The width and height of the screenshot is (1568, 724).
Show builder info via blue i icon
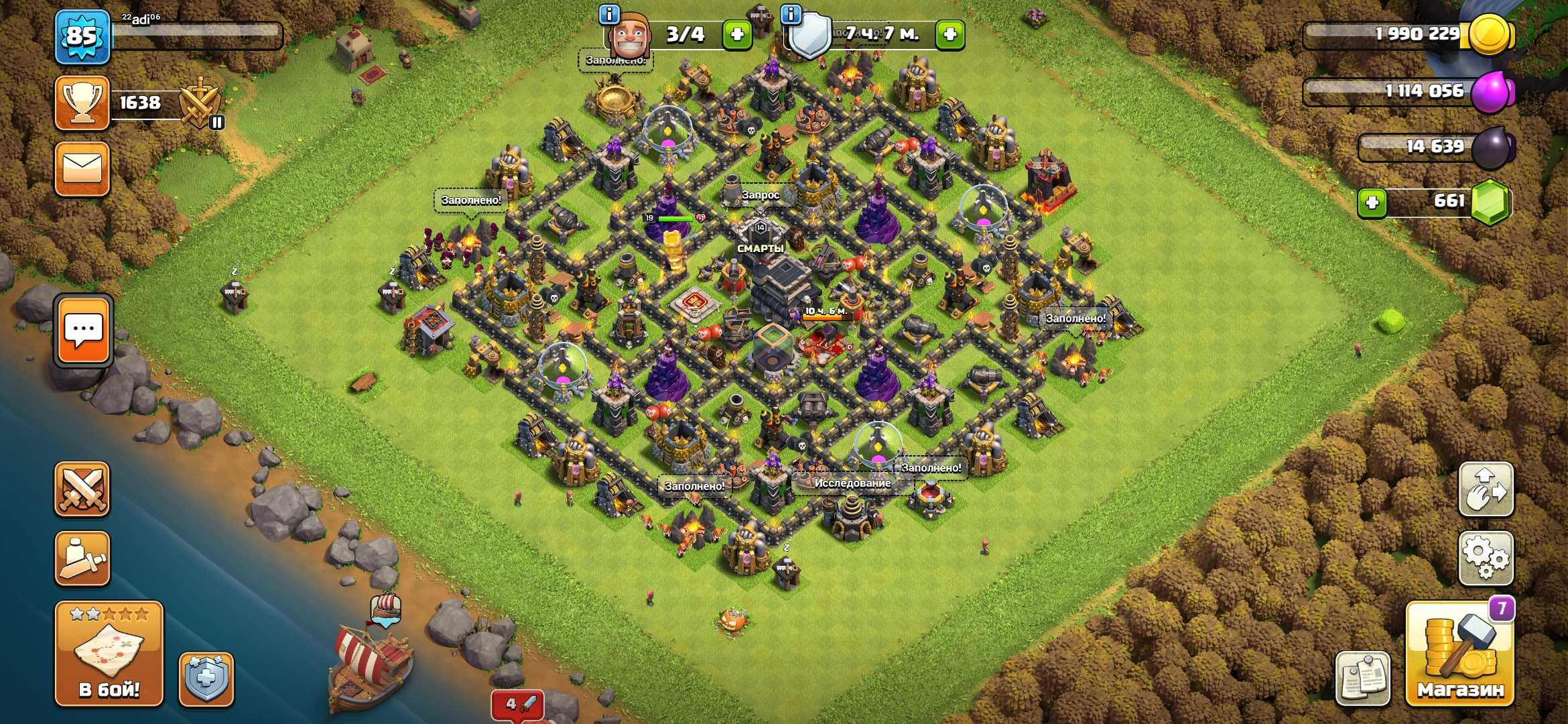[x=608, y=14]
